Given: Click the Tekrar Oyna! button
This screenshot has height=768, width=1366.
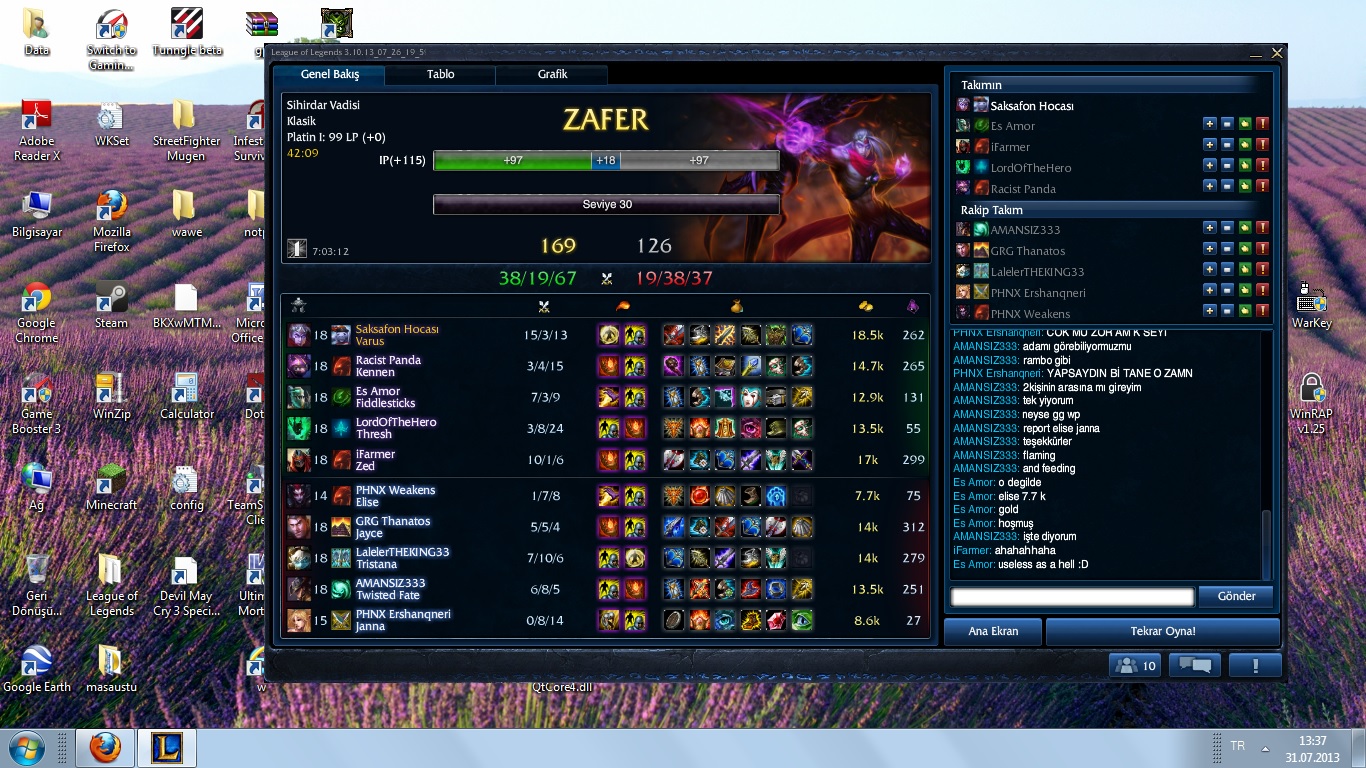Looking at the screenshot, I should pyautogui.click(x=1162, y=632).
